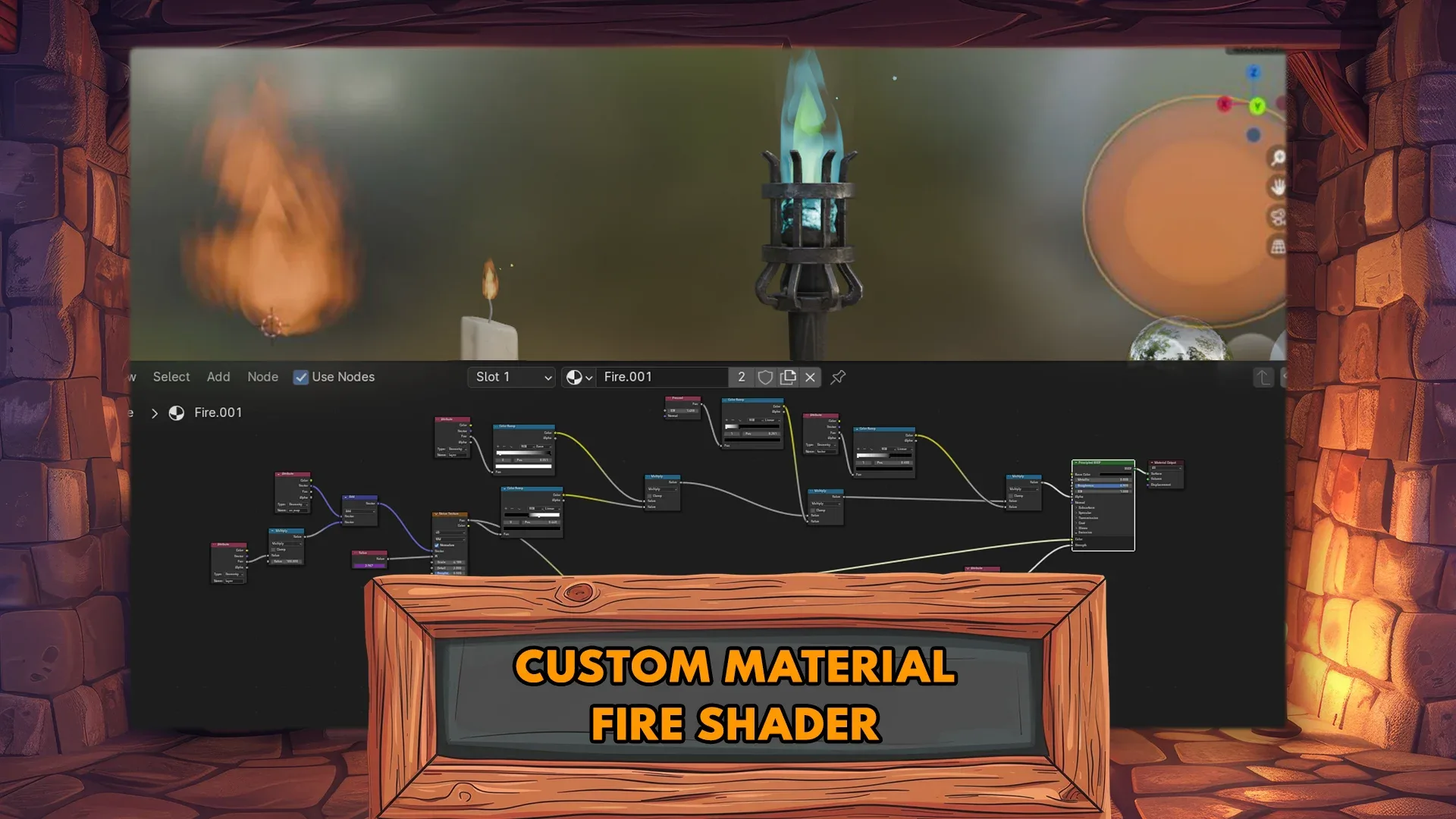
Task: Open the browse material sphere dropdown
Action: pyautogui.click(x=579, y=377)
